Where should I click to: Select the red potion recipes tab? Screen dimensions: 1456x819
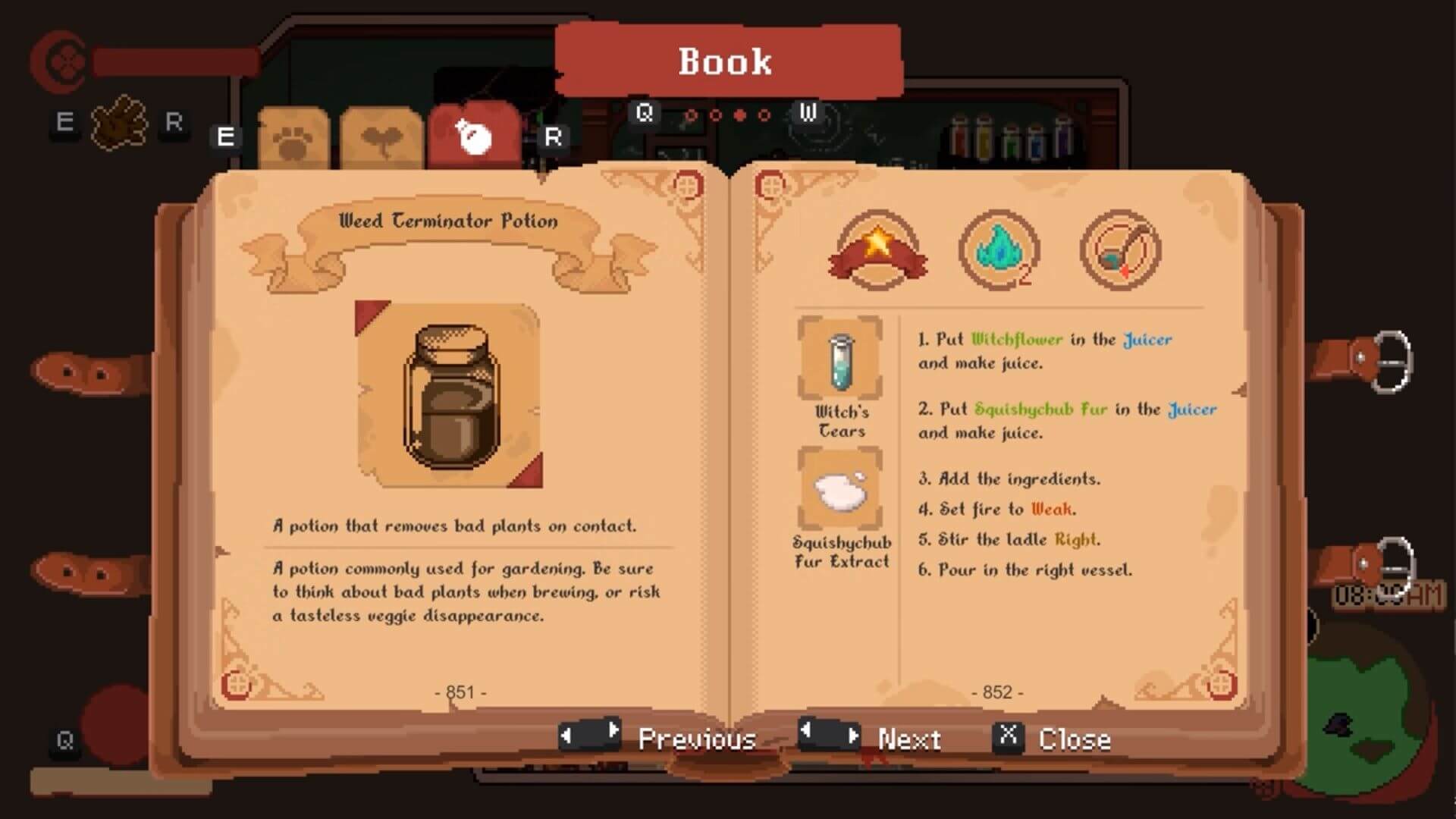point(474,136)
